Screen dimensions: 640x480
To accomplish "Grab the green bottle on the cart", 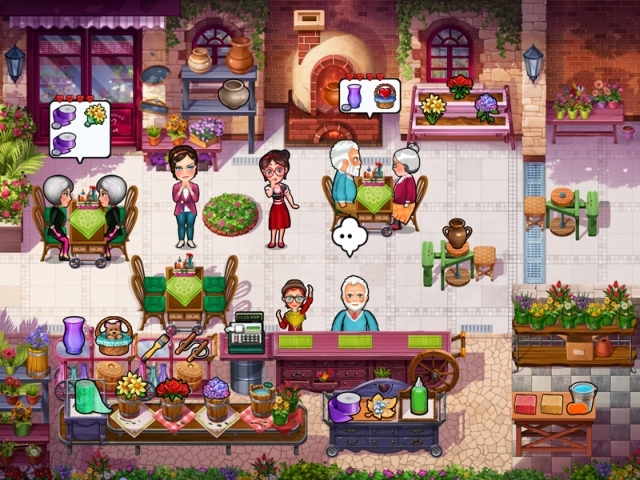I will (419, 397).
